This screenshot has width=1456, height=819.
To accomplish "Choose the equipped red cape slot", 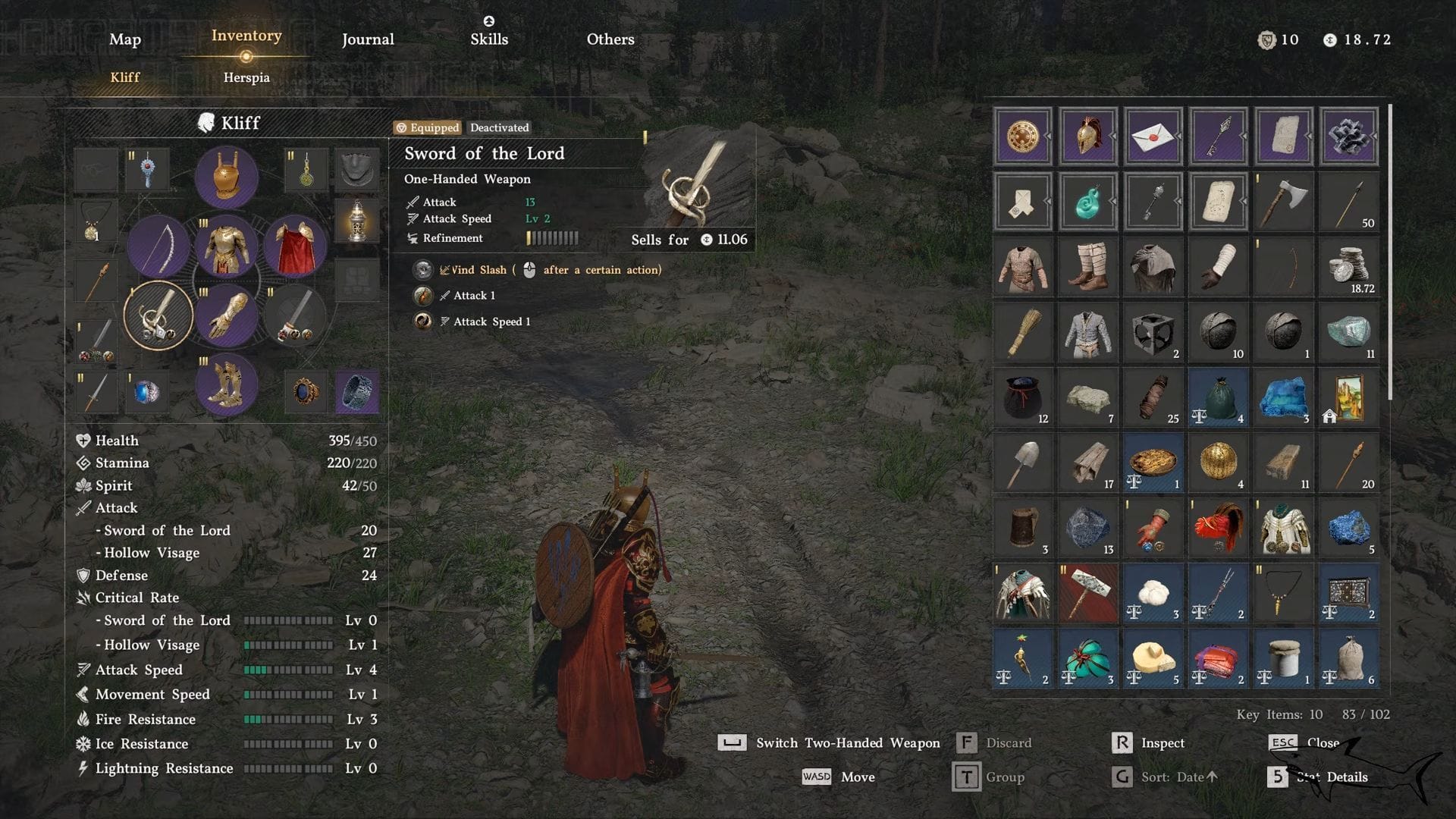I will click(295, 246).
